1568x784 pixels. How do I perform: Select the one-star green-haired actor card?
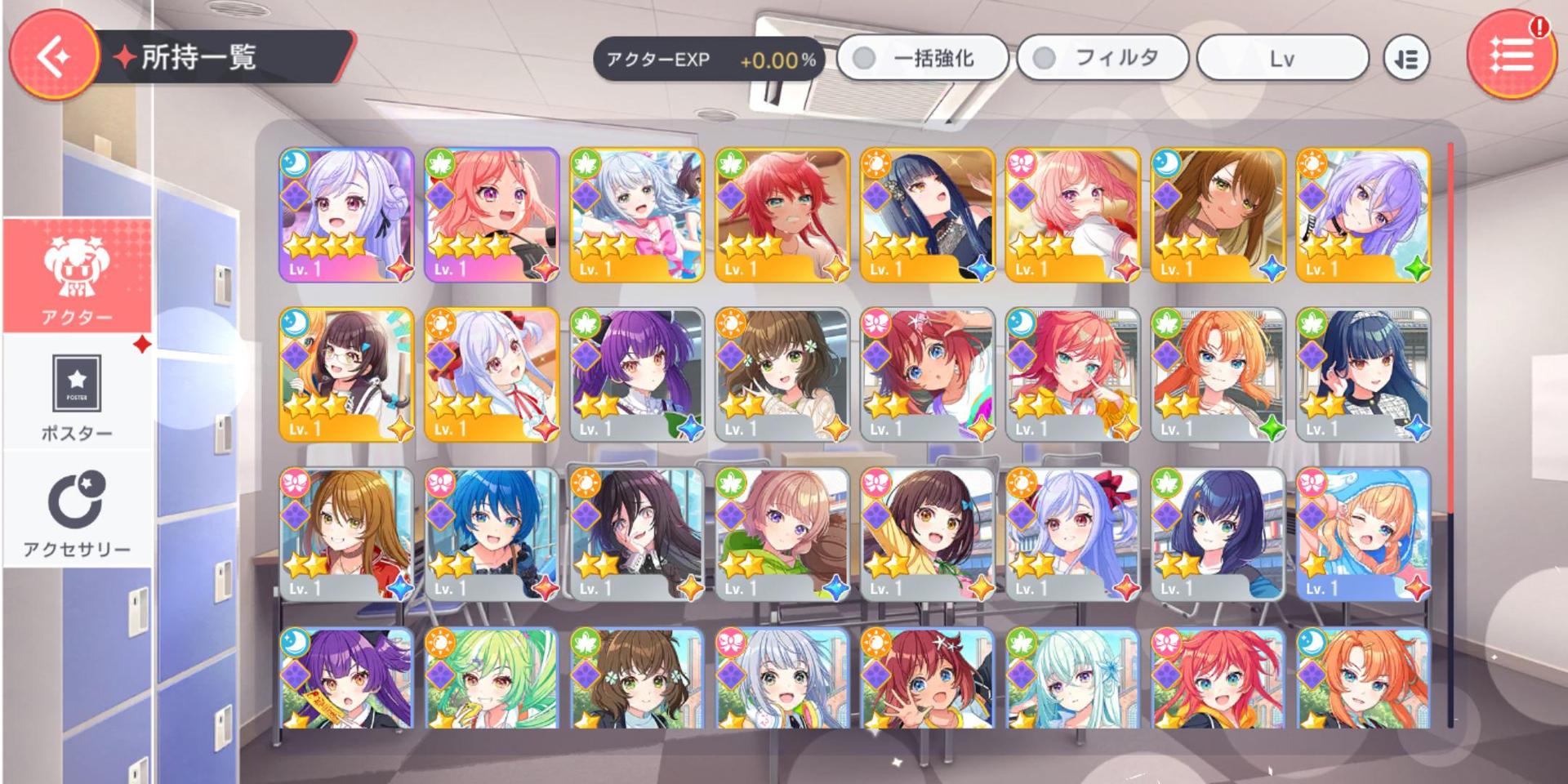click(x=492, y=678)
